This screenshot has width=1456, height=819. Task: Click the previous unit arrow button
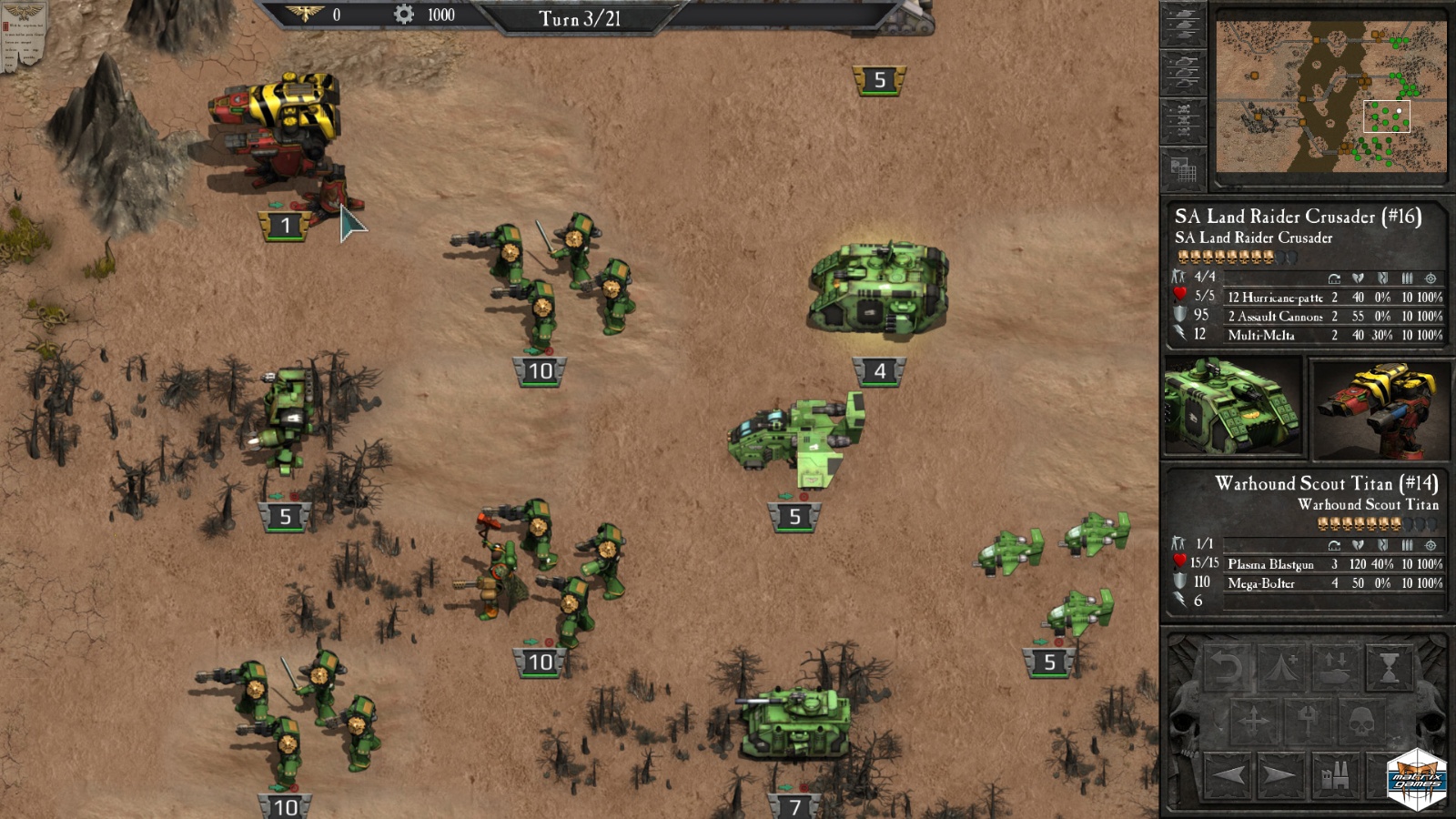pos(1228,776)
